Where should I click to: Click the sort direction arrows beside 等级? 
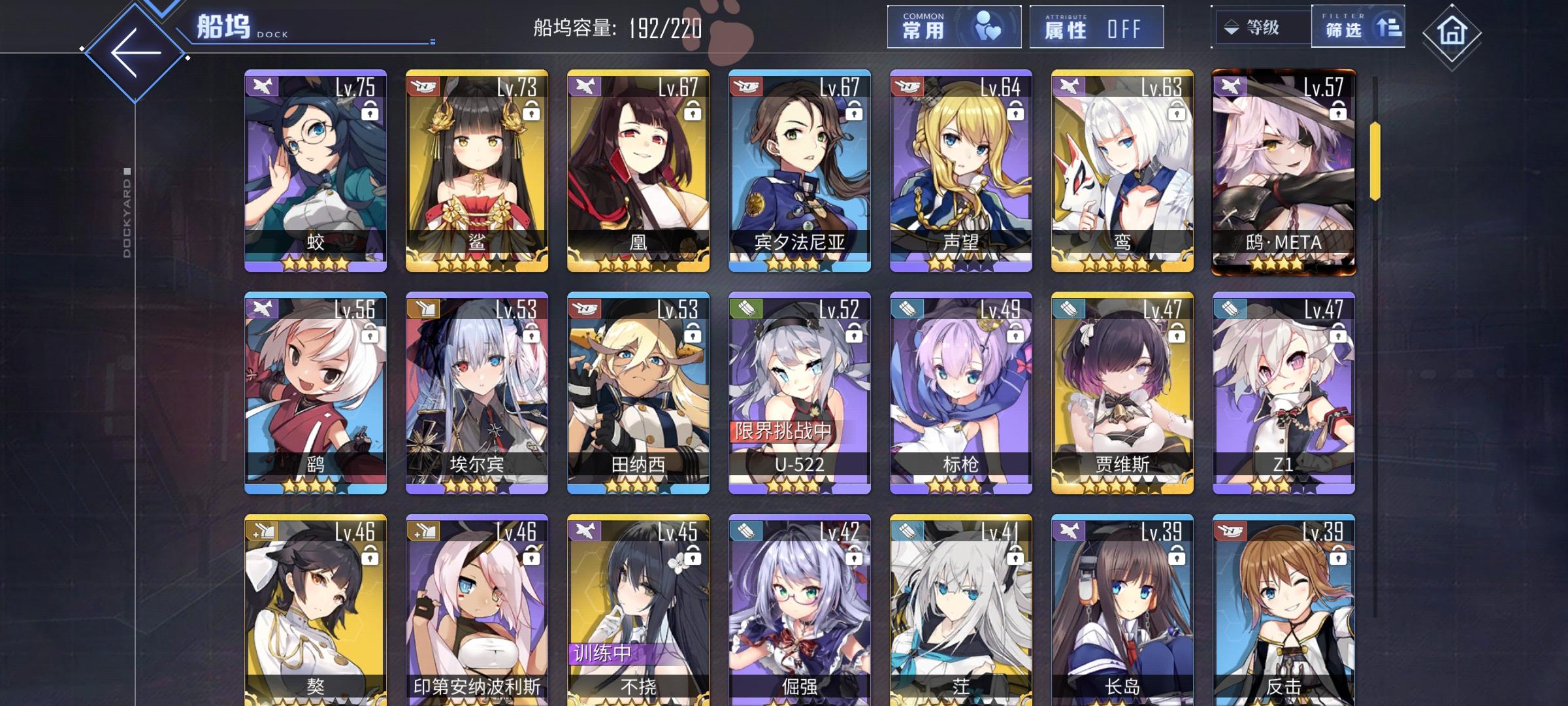click(1231, 27)
